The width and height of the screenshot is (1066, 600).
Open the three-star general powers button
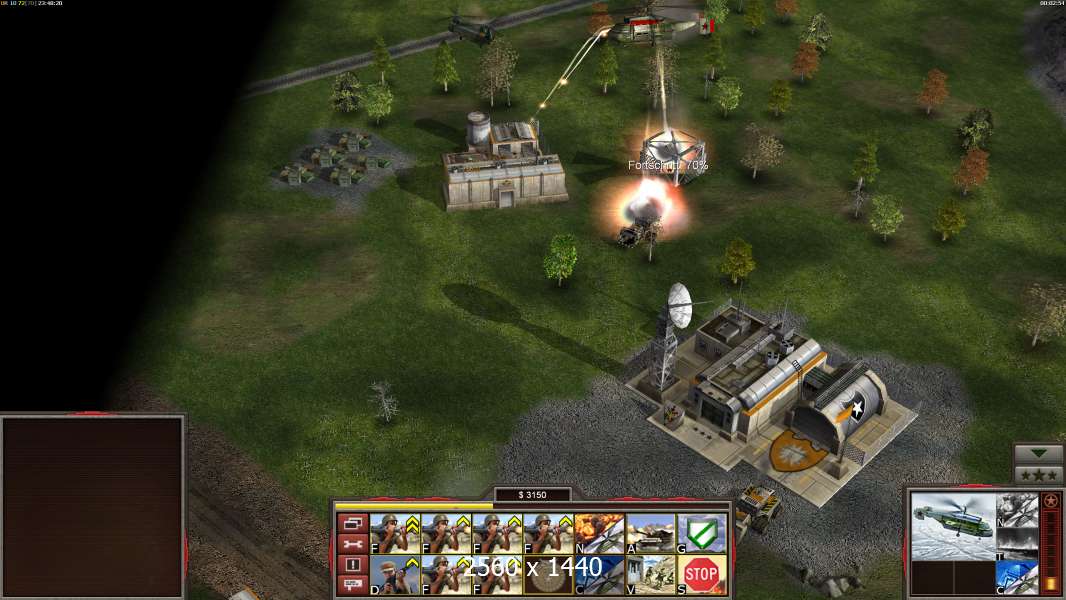tap(1039, 475)
